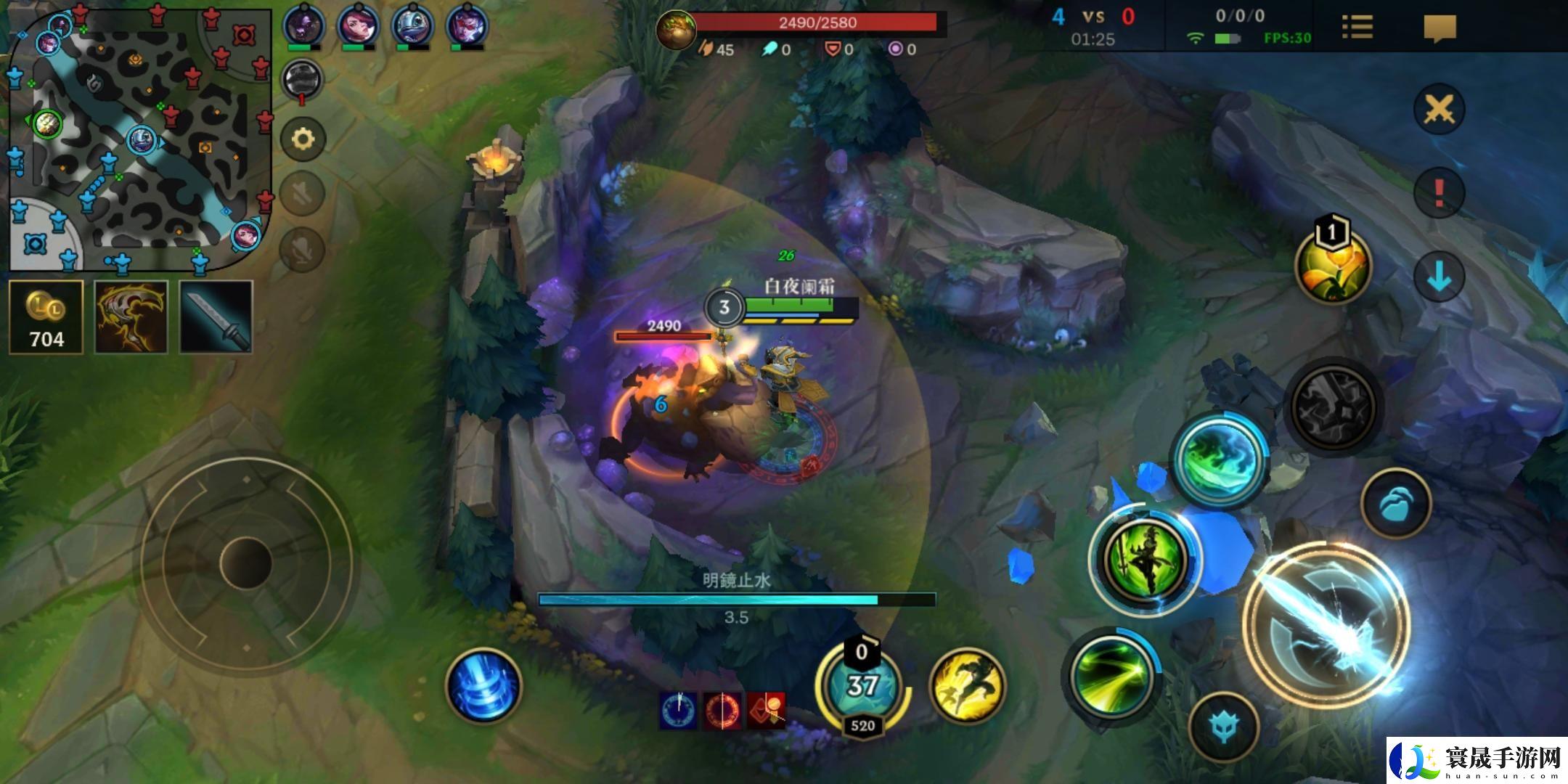The image size is (1568, 784).
Task: Tap the blue down arrow button
Action: coord(1439,277)
